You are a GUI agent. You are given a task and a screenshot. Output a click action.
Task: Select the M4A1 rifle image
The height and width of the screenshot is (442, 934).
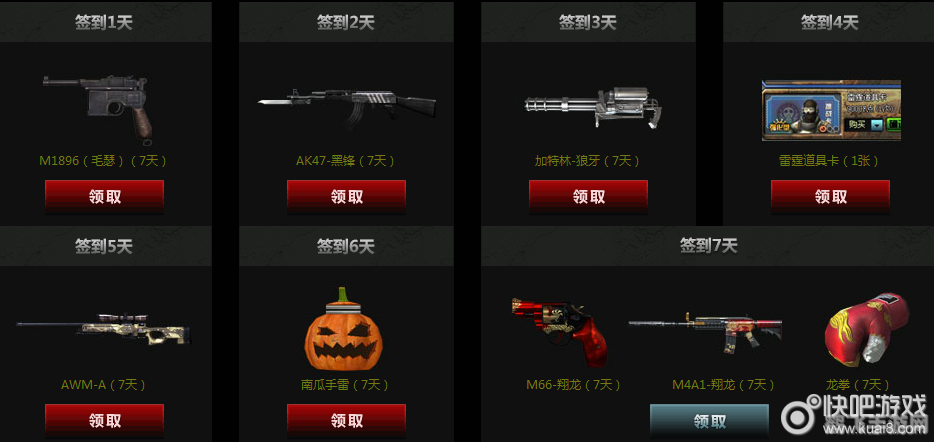click(x=705, y=332)
